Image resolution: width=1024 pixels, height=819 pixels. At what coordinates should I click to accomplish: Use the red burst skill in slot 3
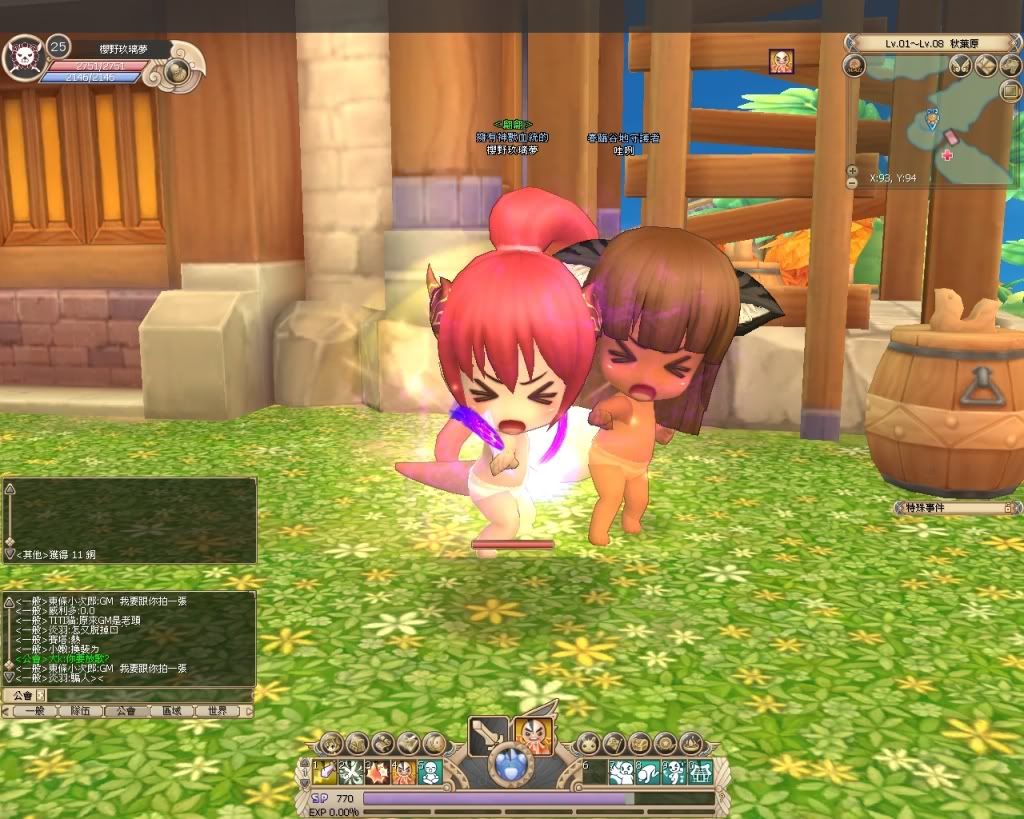[x=377, y=772]
